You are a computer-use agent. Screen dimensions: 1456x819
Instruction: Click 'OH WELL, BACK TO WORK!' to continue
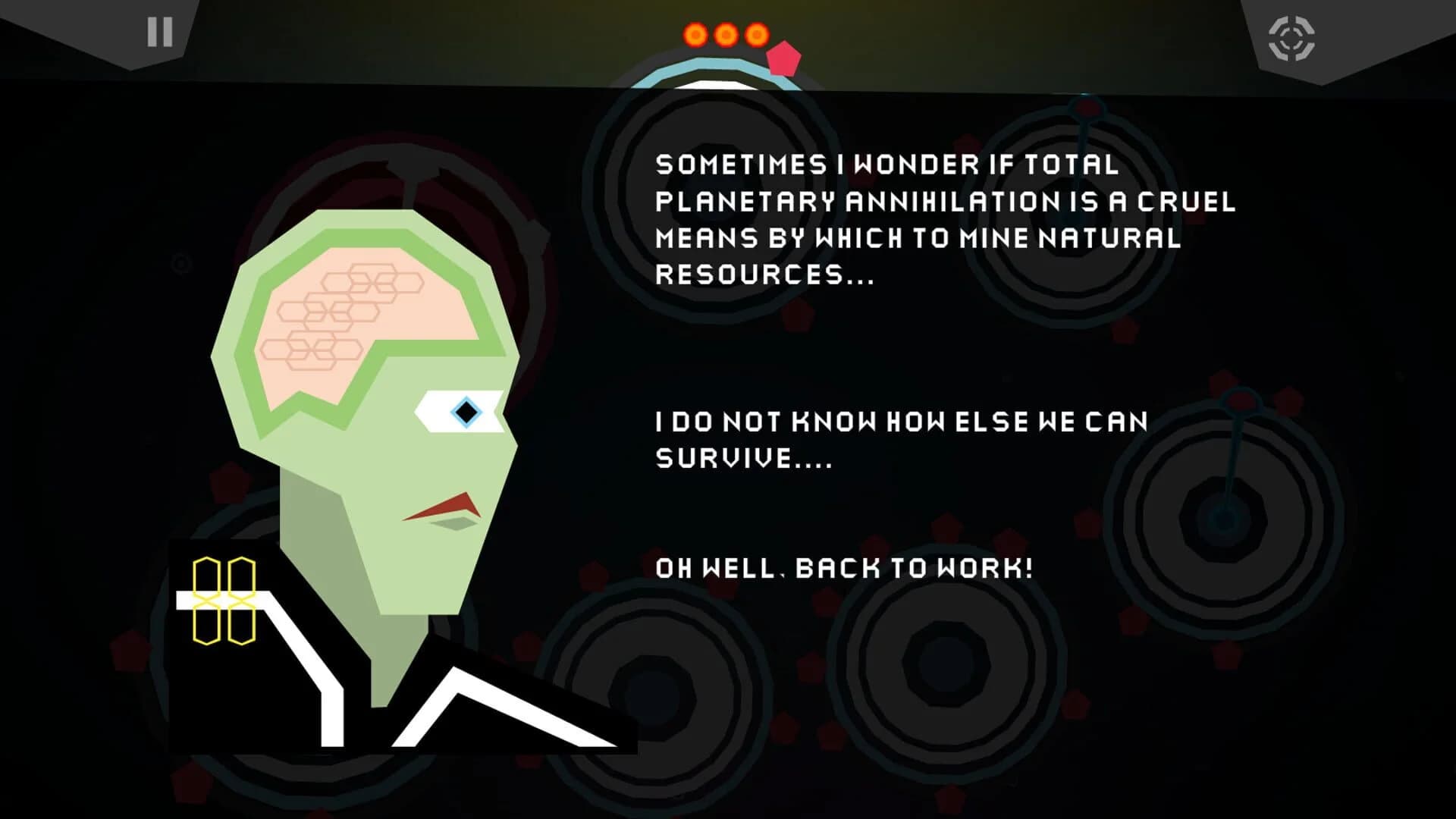point(844,565)
